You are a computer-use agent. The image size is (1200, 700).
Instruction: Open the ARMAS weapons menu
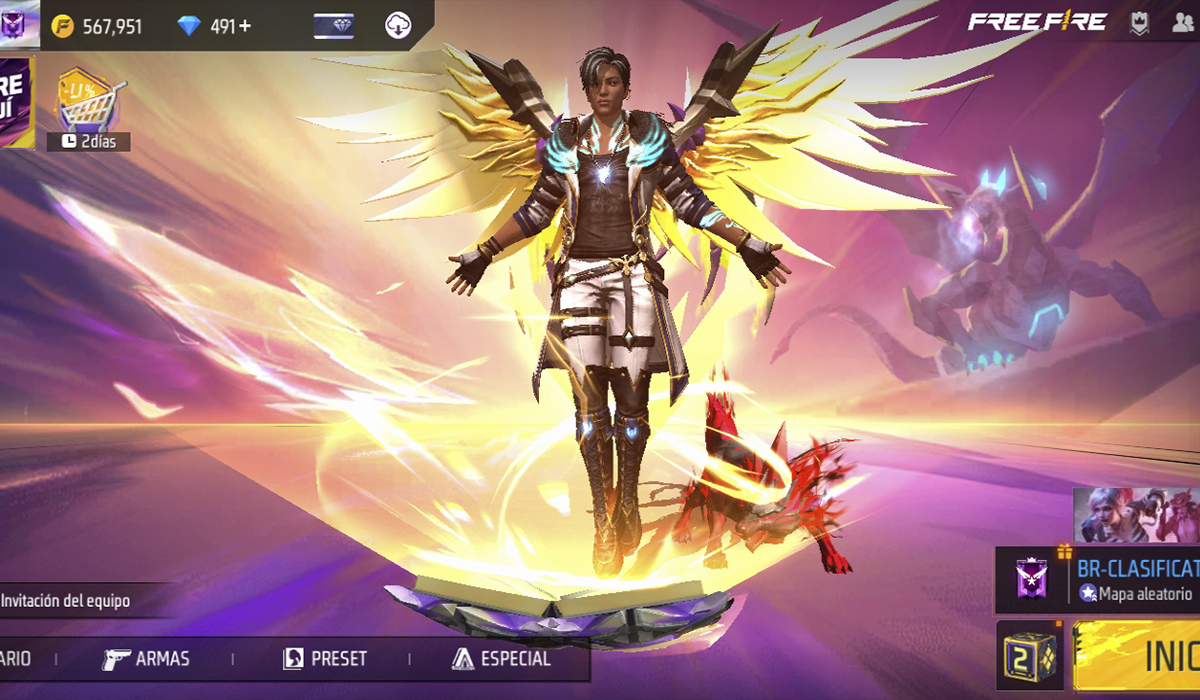click(146, 659)
